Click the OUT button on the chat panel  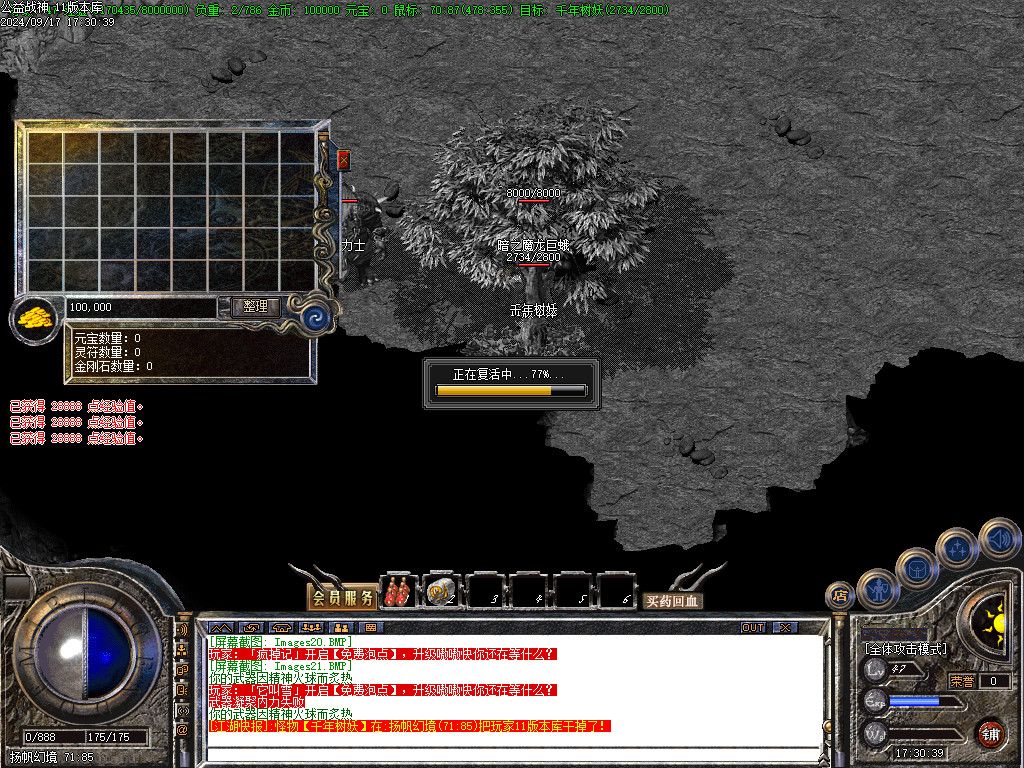[753, 627]
